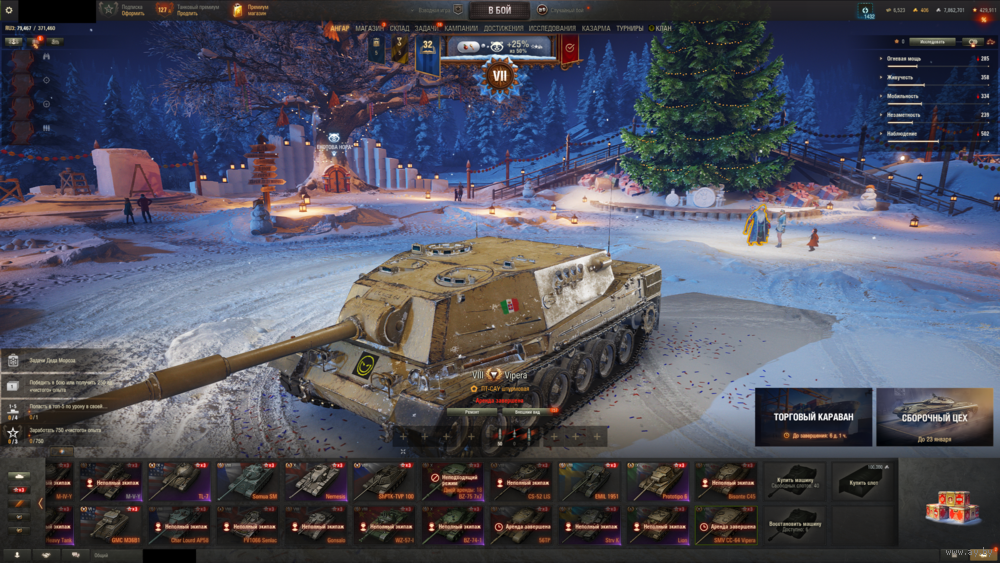Image resolution: width=1000 pixels, height=563 pixels.
Task: Open the gear settings menu icon
Action: click(10, 10)
